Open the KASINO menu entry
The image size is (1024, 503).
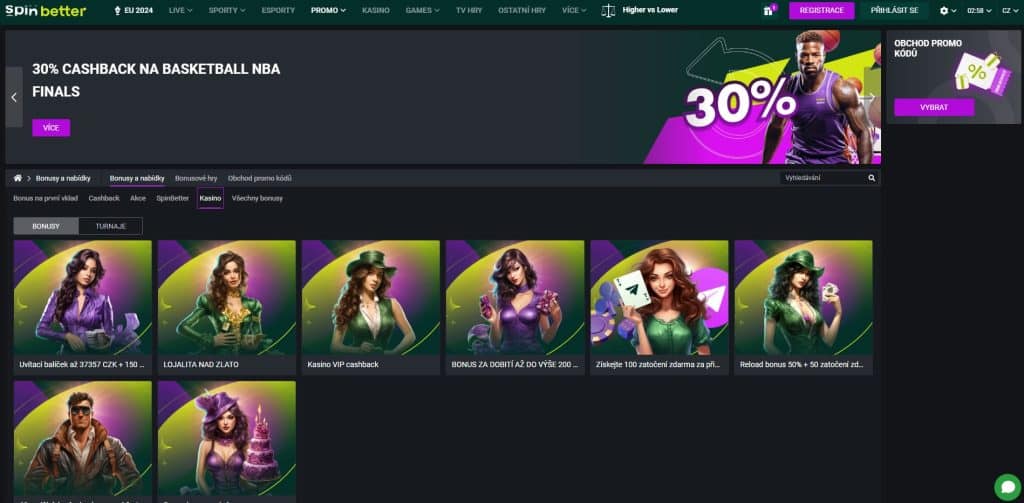[375, 10]
